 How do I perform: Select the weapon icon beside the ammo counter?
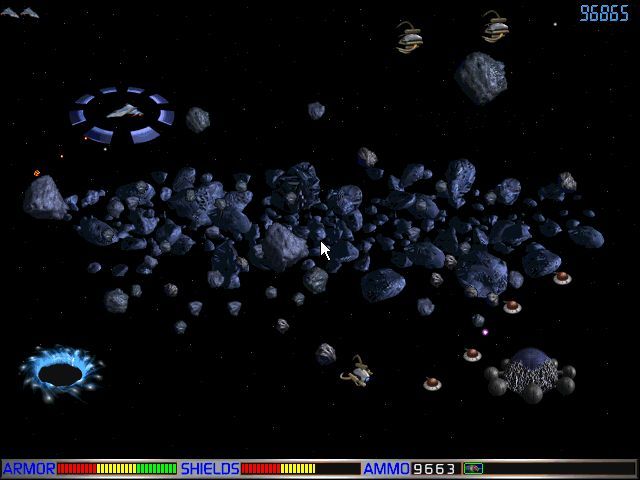pos(473,468)
